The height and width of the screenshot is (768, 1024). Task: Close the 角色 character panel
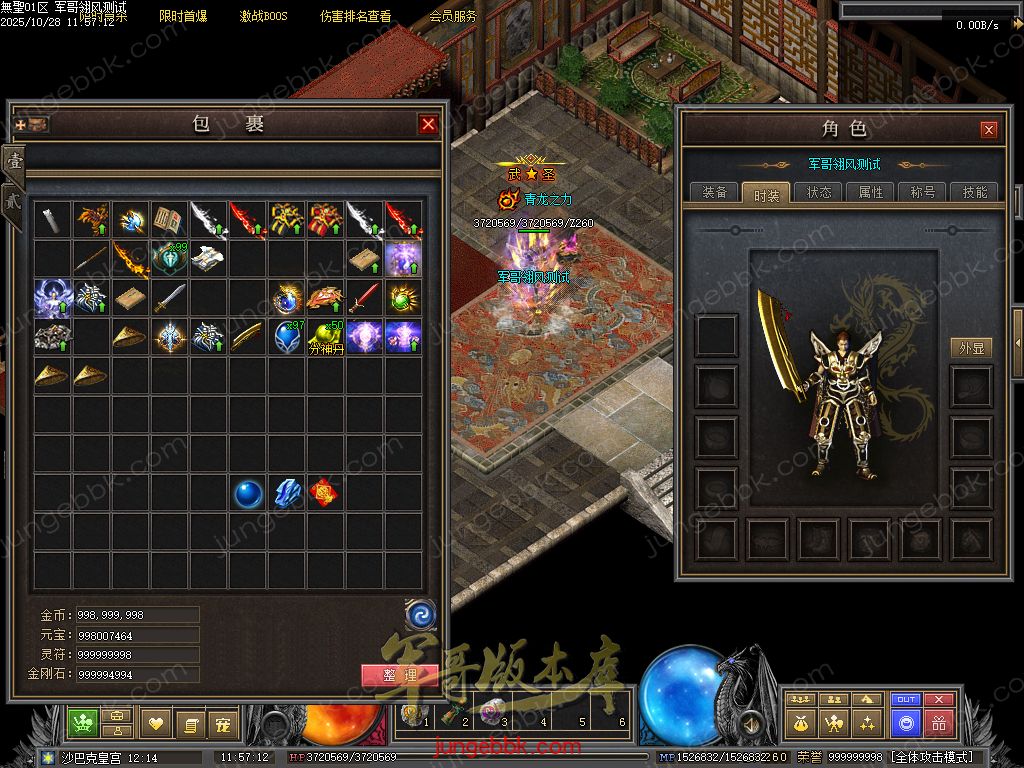988,130
